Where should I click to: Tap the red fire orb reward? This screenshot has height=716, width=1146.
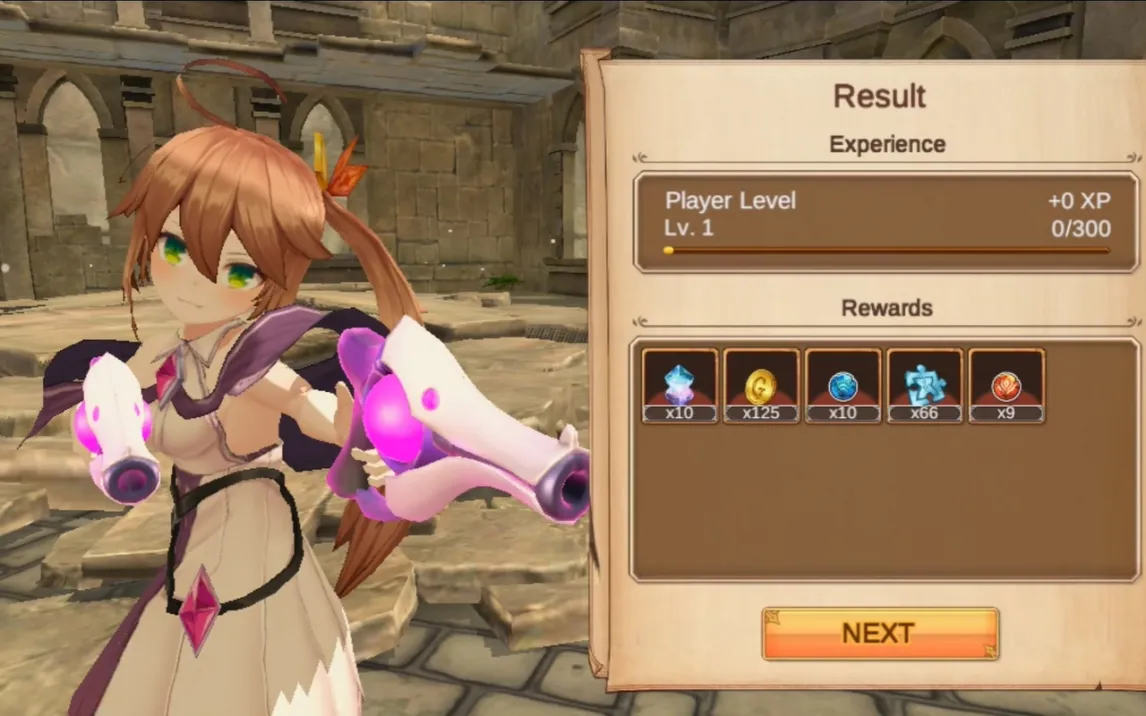tap(1006, 385)
